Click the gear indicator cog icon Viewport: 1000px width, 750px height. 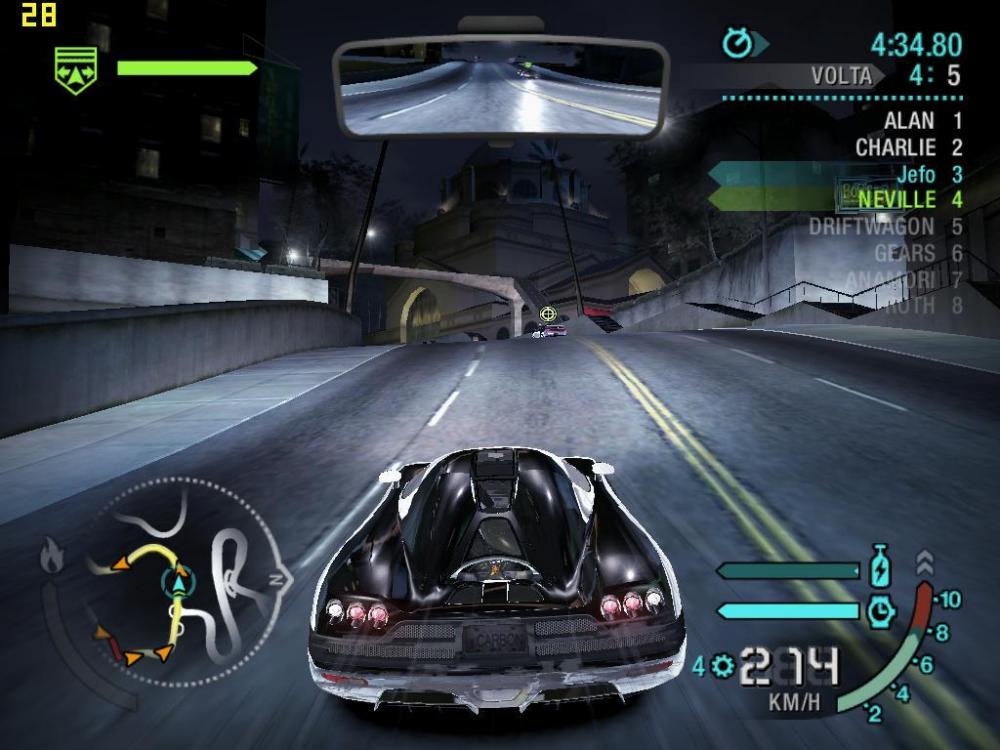tap(723, 665)
